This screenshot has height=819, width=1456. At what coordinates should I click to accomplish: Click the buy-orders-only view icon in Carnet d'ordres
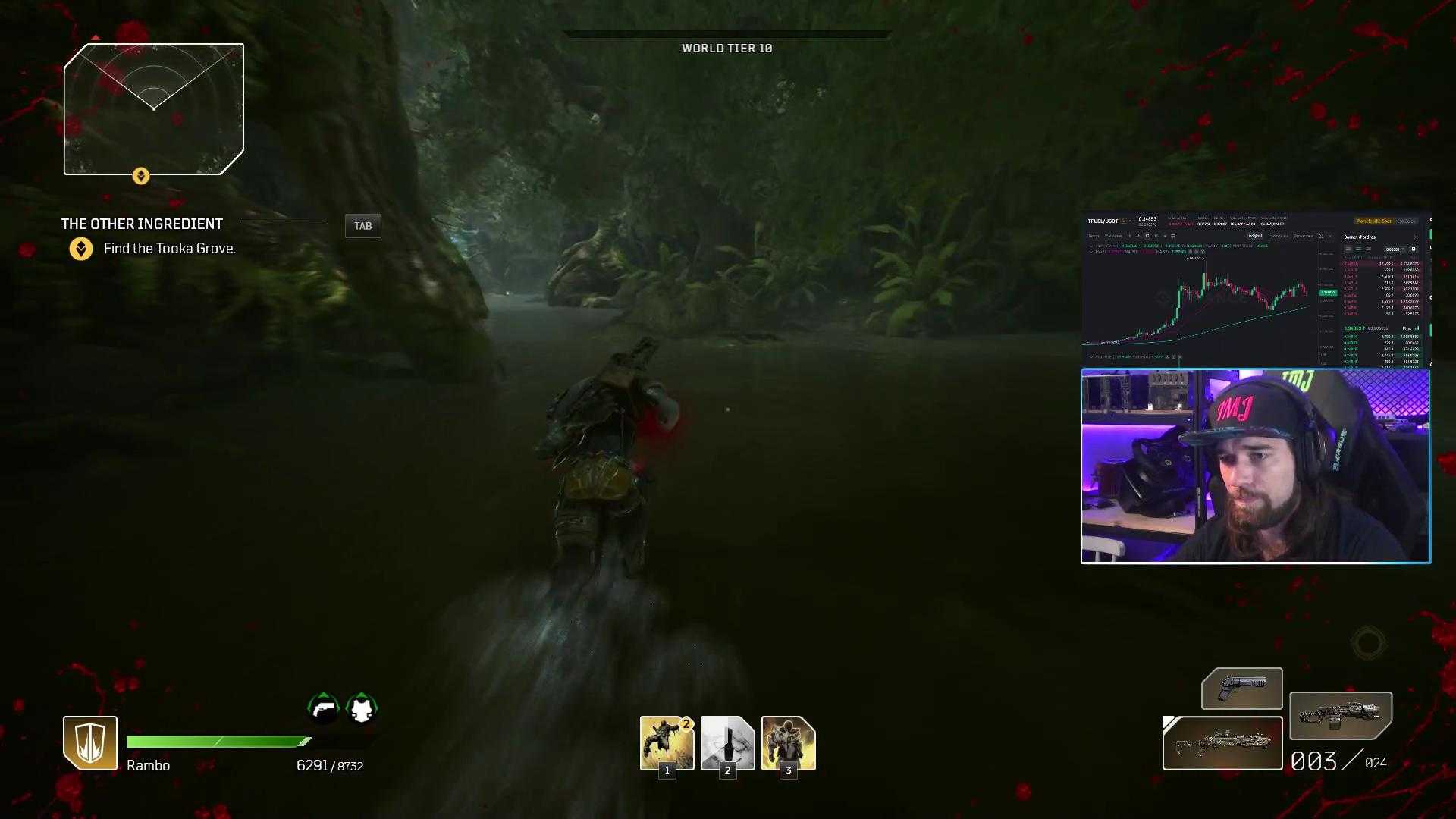[1358, 249]
